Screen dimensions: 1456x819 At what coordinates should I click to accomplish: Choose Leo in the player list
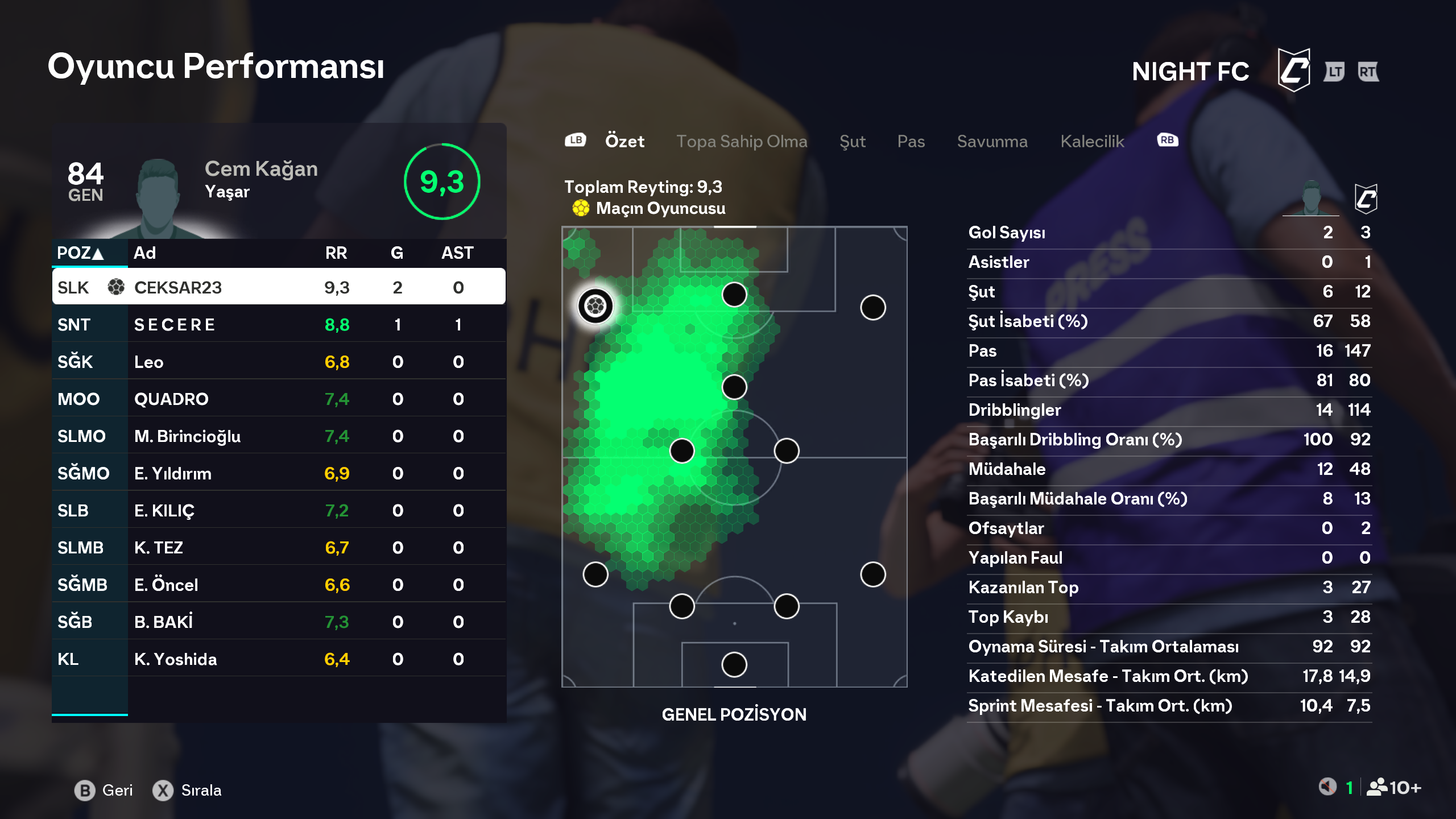tap(279, 362)
